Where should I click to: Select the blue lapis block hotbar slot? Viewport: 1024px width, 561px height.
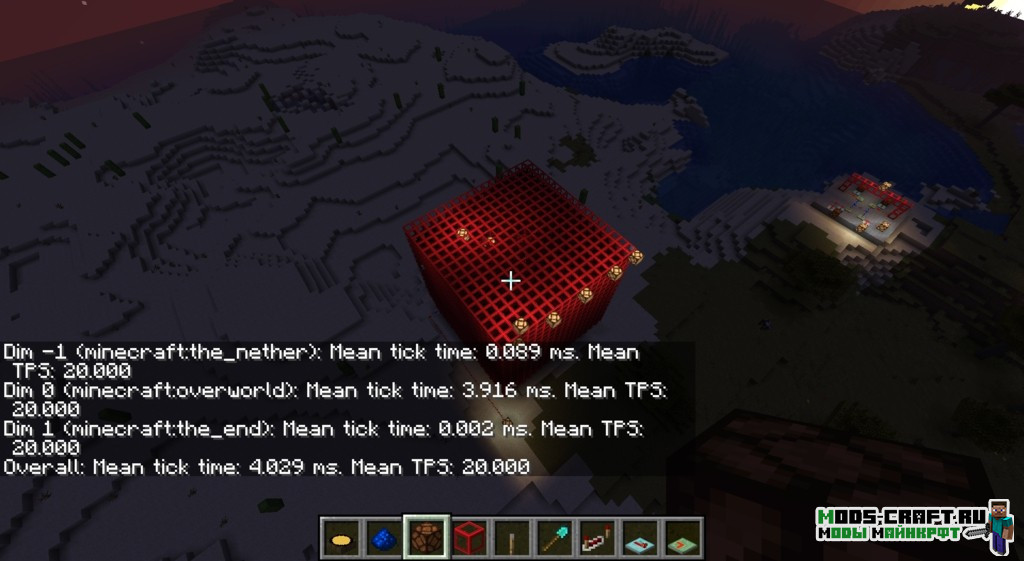point(383,538)
